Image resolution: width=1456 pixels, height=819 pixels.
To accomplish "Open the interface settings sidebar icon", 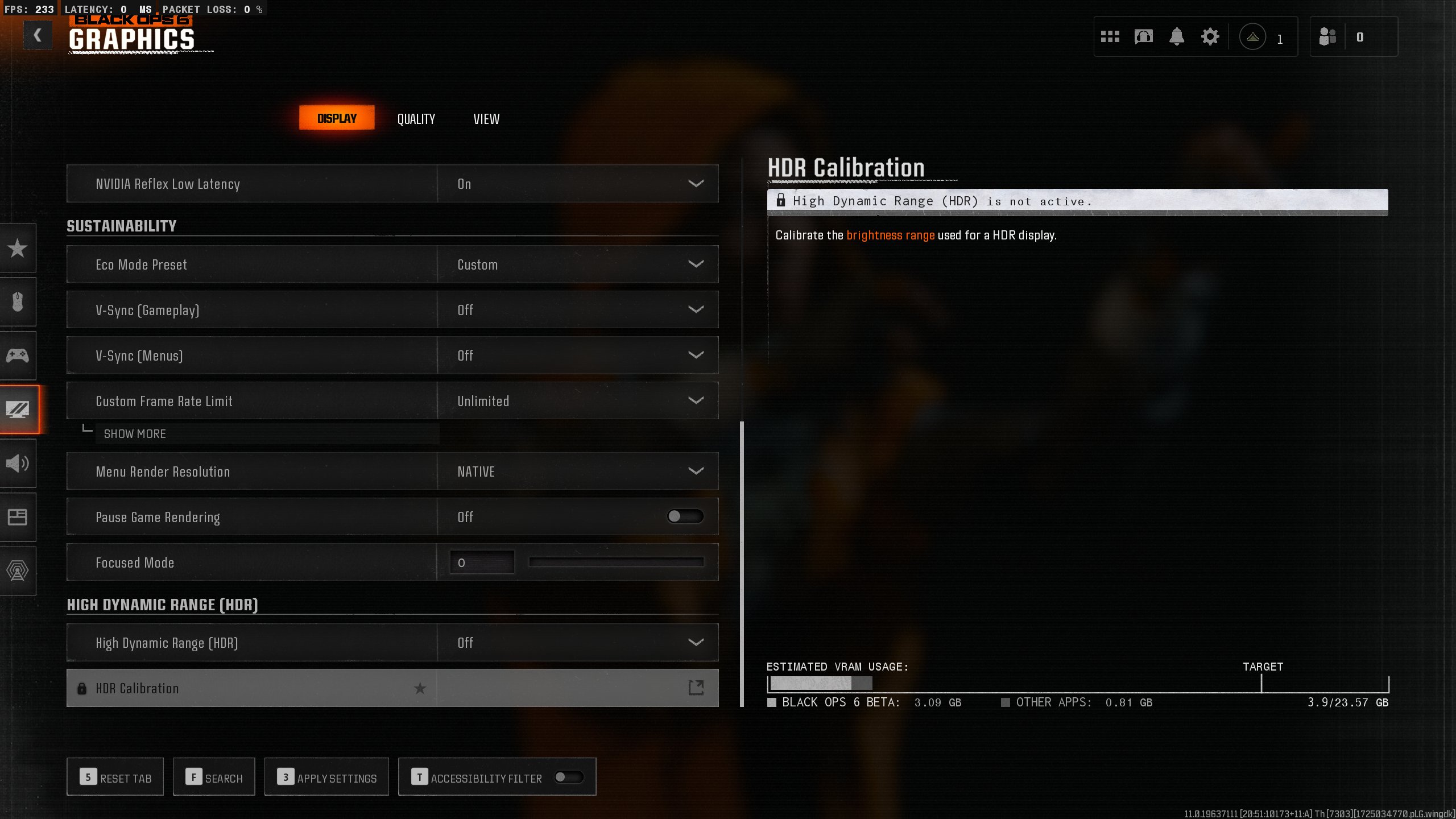I will (18, 517).
